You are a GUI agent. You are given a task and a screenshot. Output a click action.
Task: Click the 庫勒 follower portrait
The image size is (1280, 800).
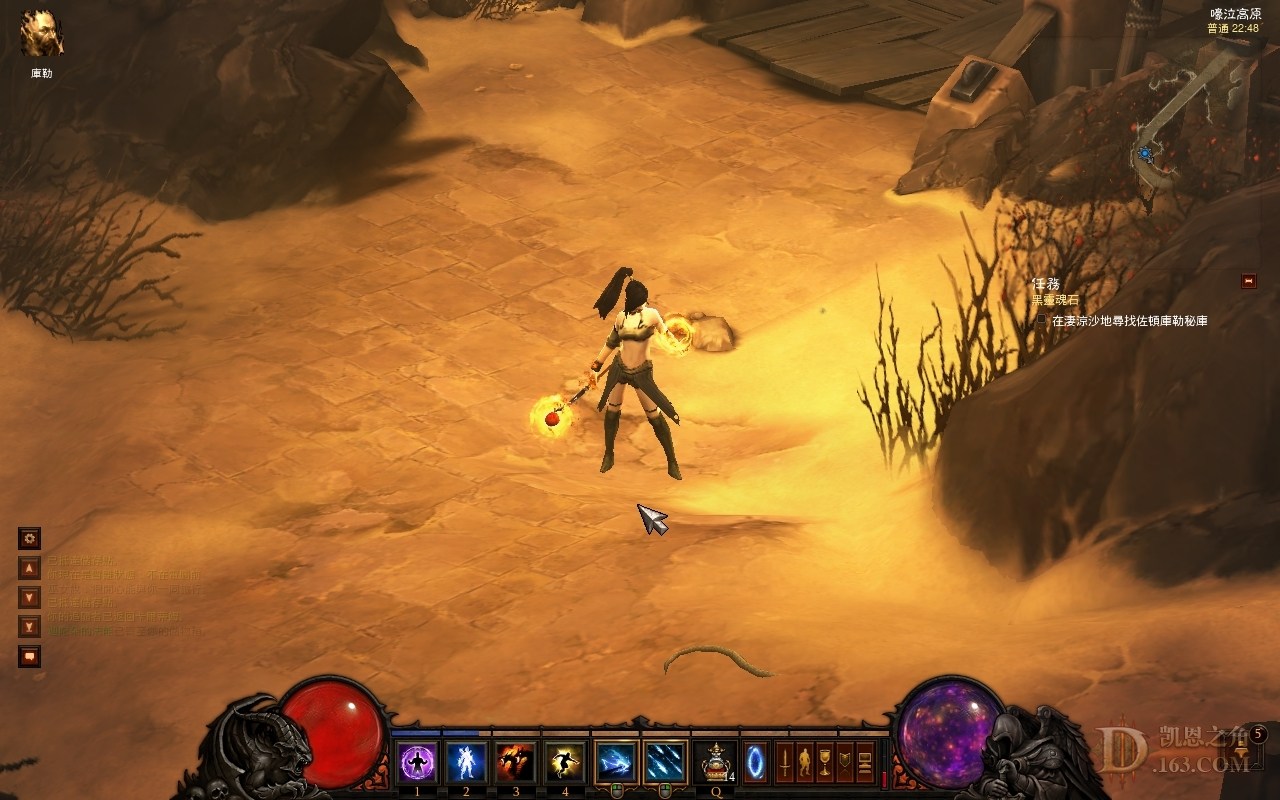[42, 34]
